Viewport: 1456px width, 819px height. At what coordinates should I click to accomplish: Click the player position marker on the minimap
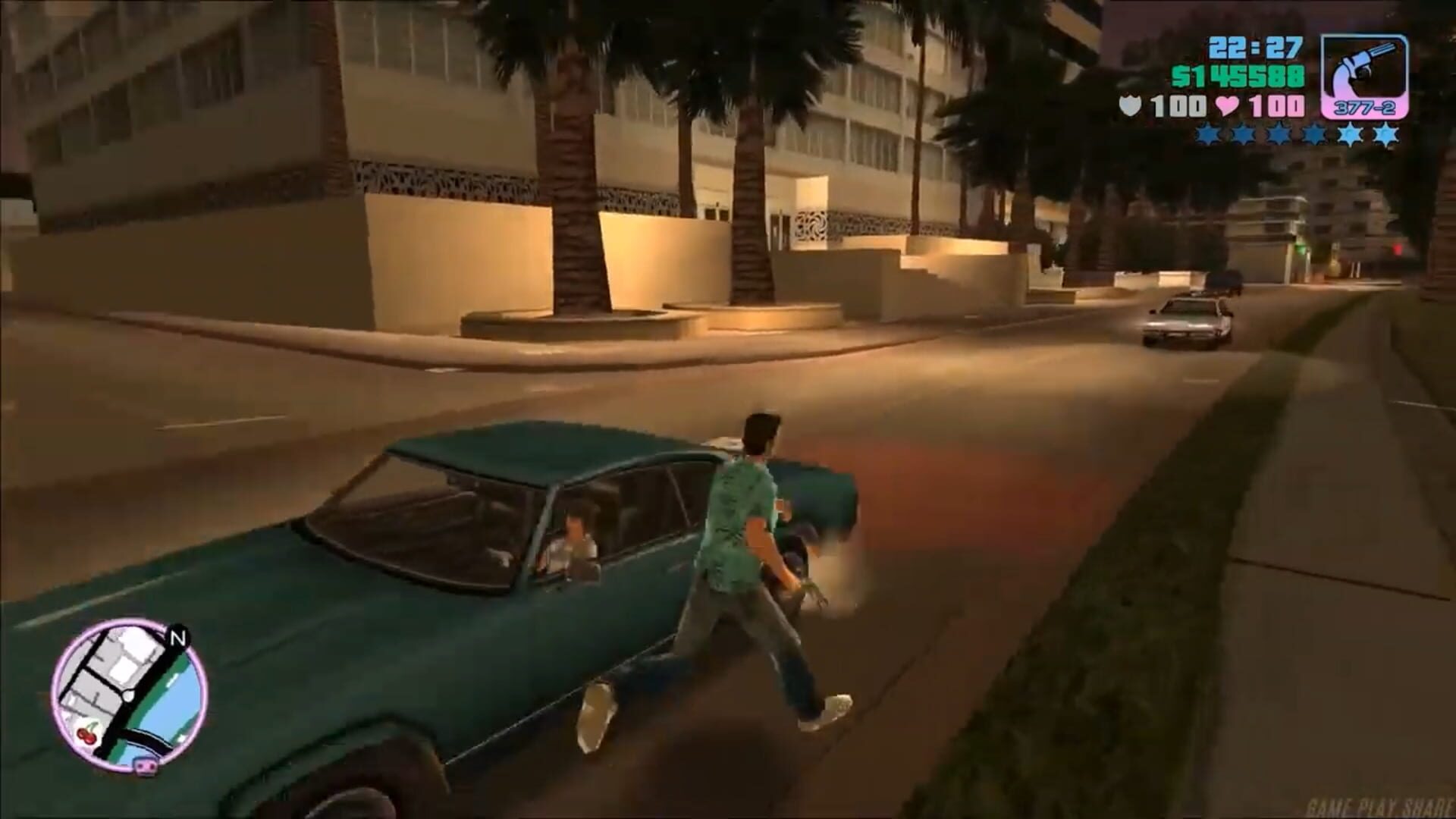click(128, 696)
